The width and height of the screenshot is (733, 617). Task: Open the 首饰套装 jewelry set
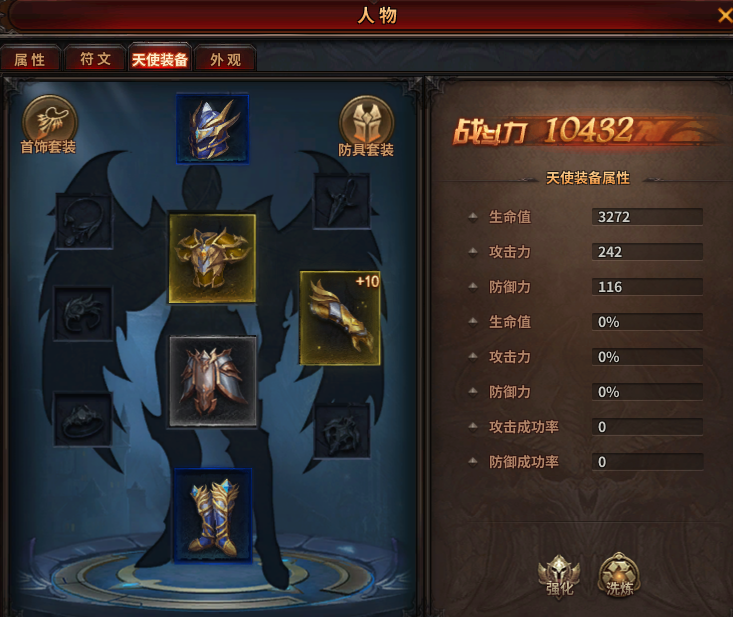[x=49, y=125]
